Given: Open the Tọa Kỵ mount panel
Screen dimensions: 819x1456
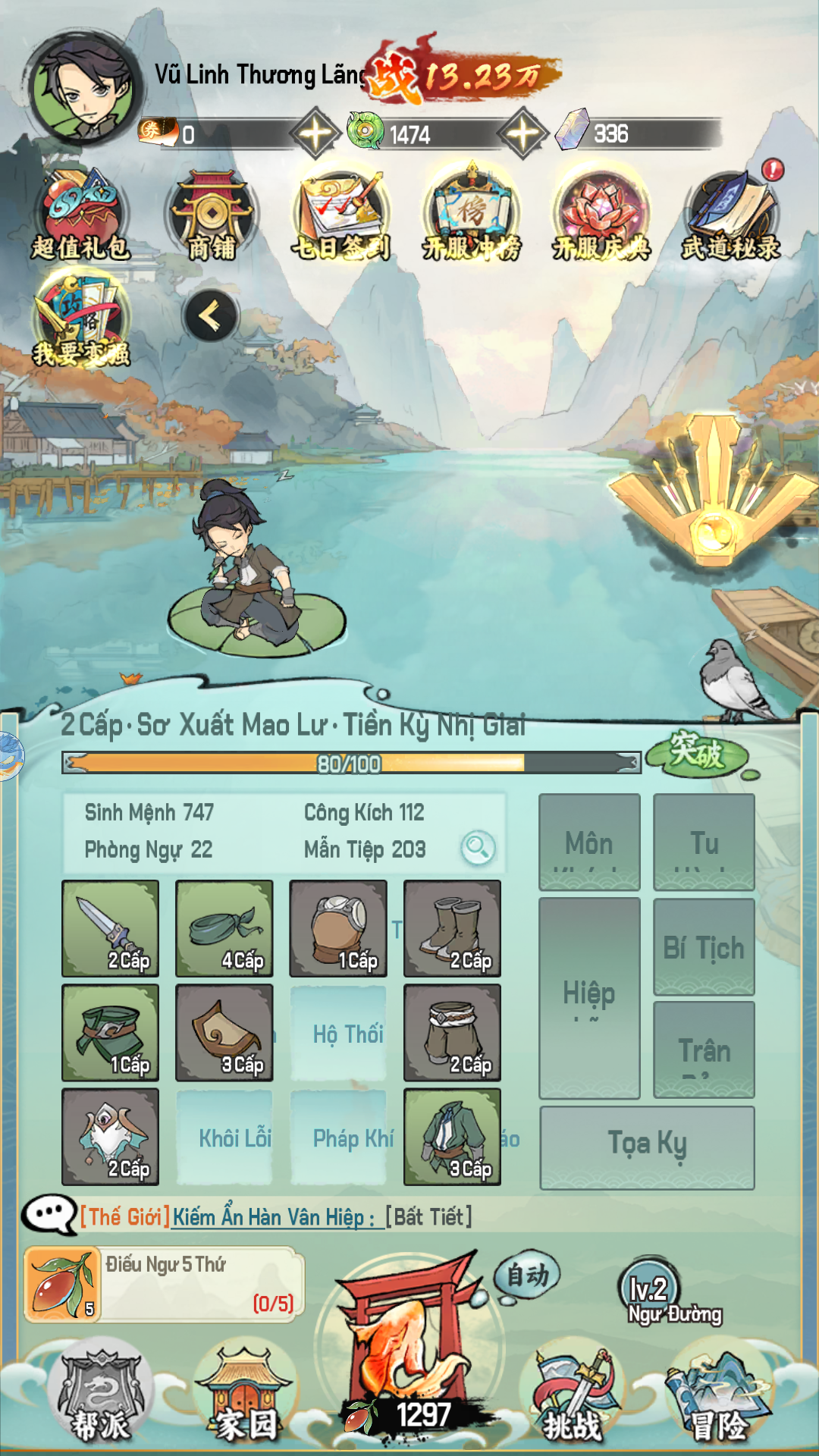Looking at the screenshot, I should coord(647,1147).
